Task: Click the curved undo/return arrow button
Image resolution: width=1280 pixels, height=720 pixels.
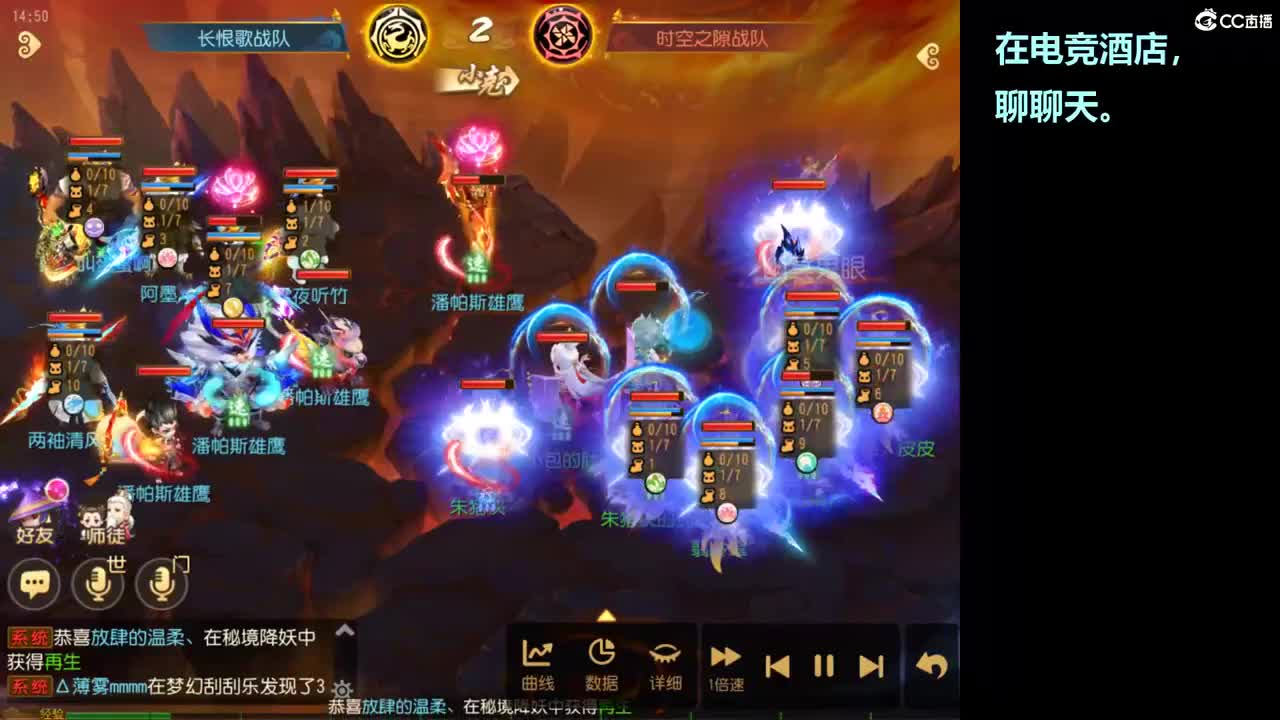Action: pos(928,660)
